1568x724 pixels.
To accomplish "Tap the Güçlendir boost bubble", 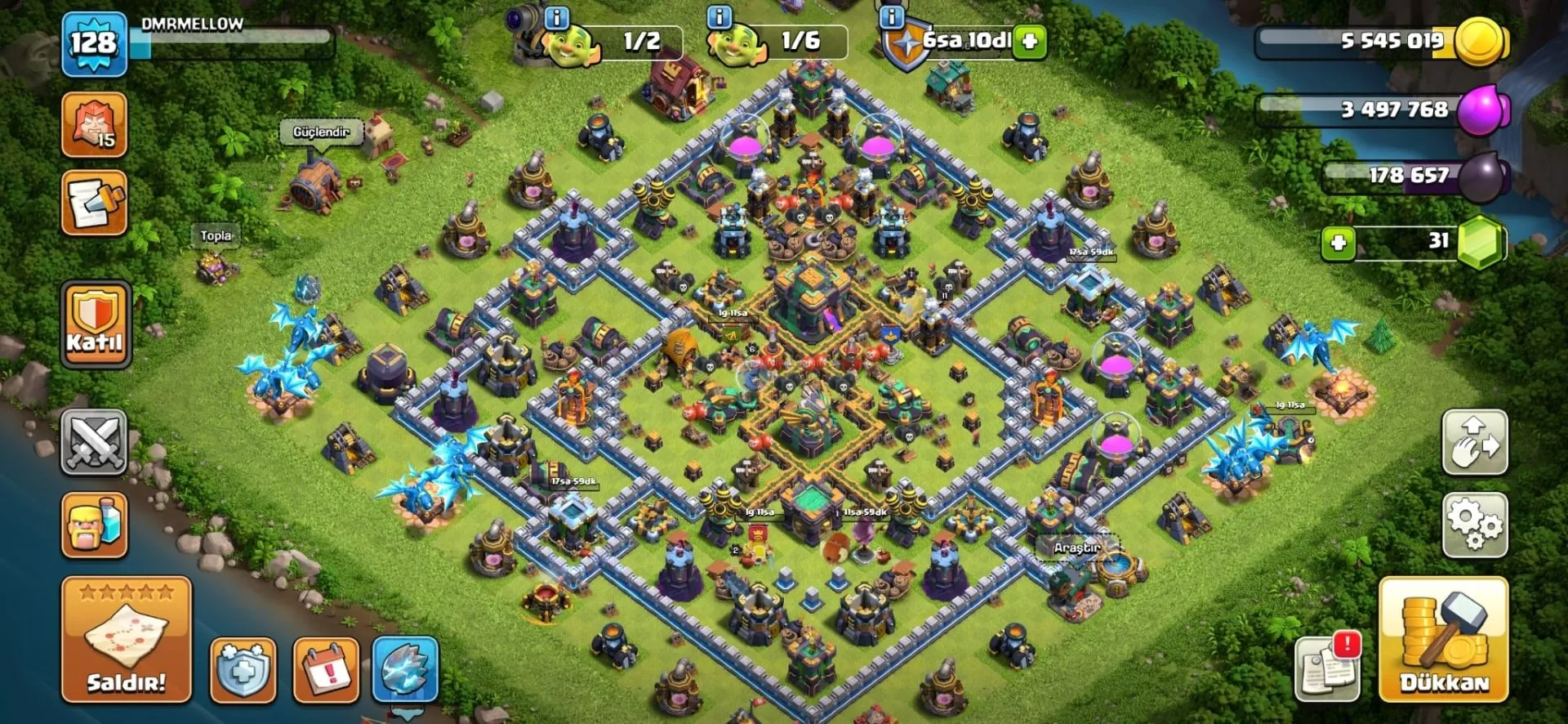I will pyautogui.click(x=321, y=132).
